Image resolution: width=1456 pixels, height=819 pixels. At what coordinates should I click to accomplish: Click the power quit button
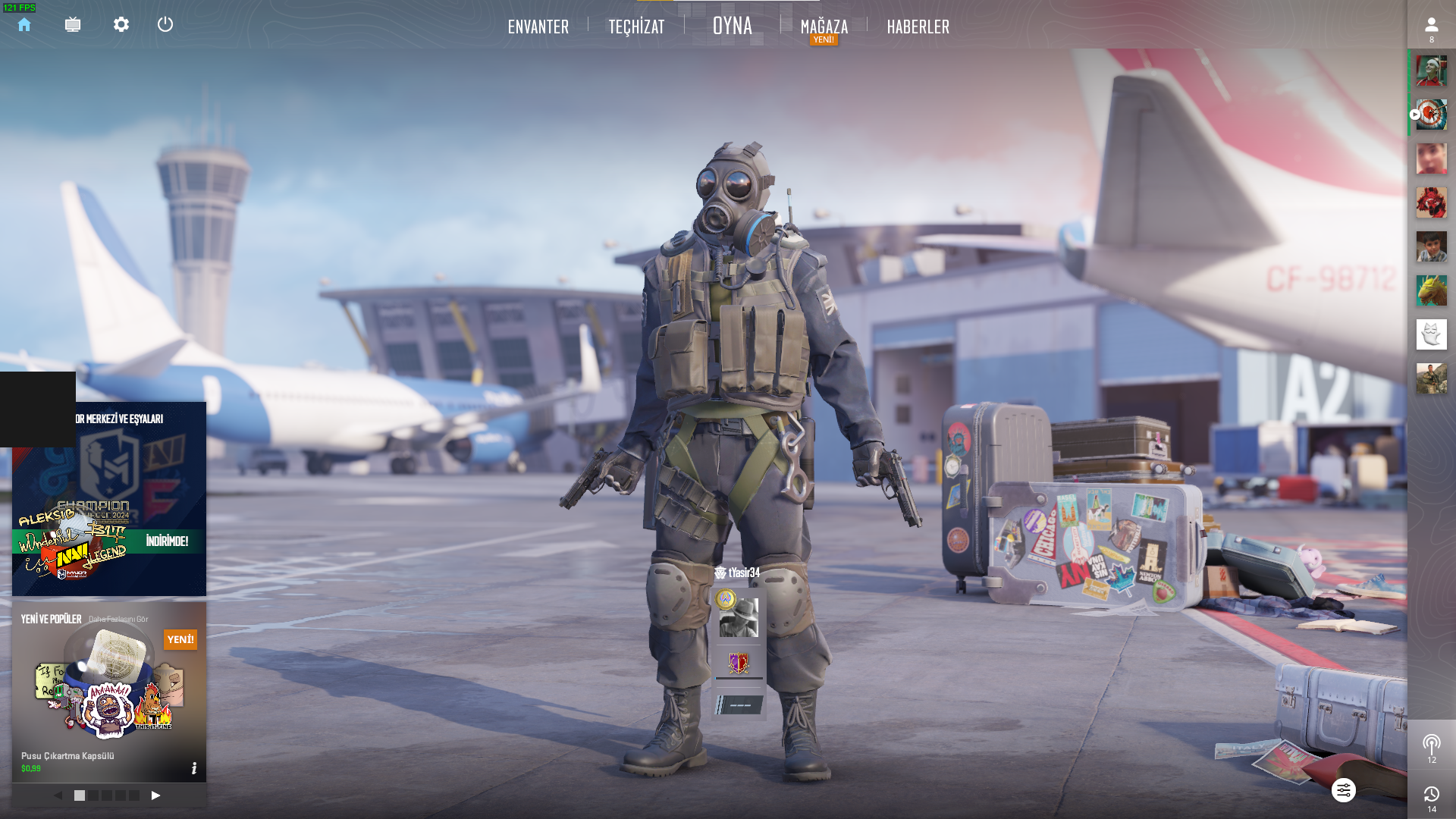point(165,25)
